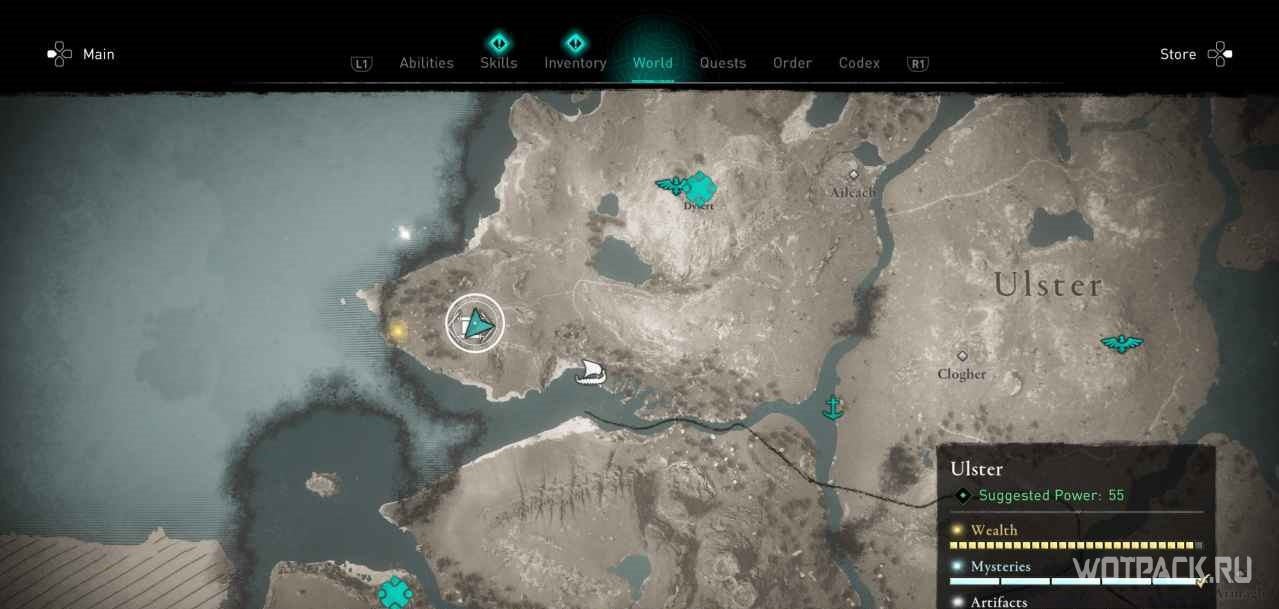Click the gold wealth marker on the coast

pos(398,330)
